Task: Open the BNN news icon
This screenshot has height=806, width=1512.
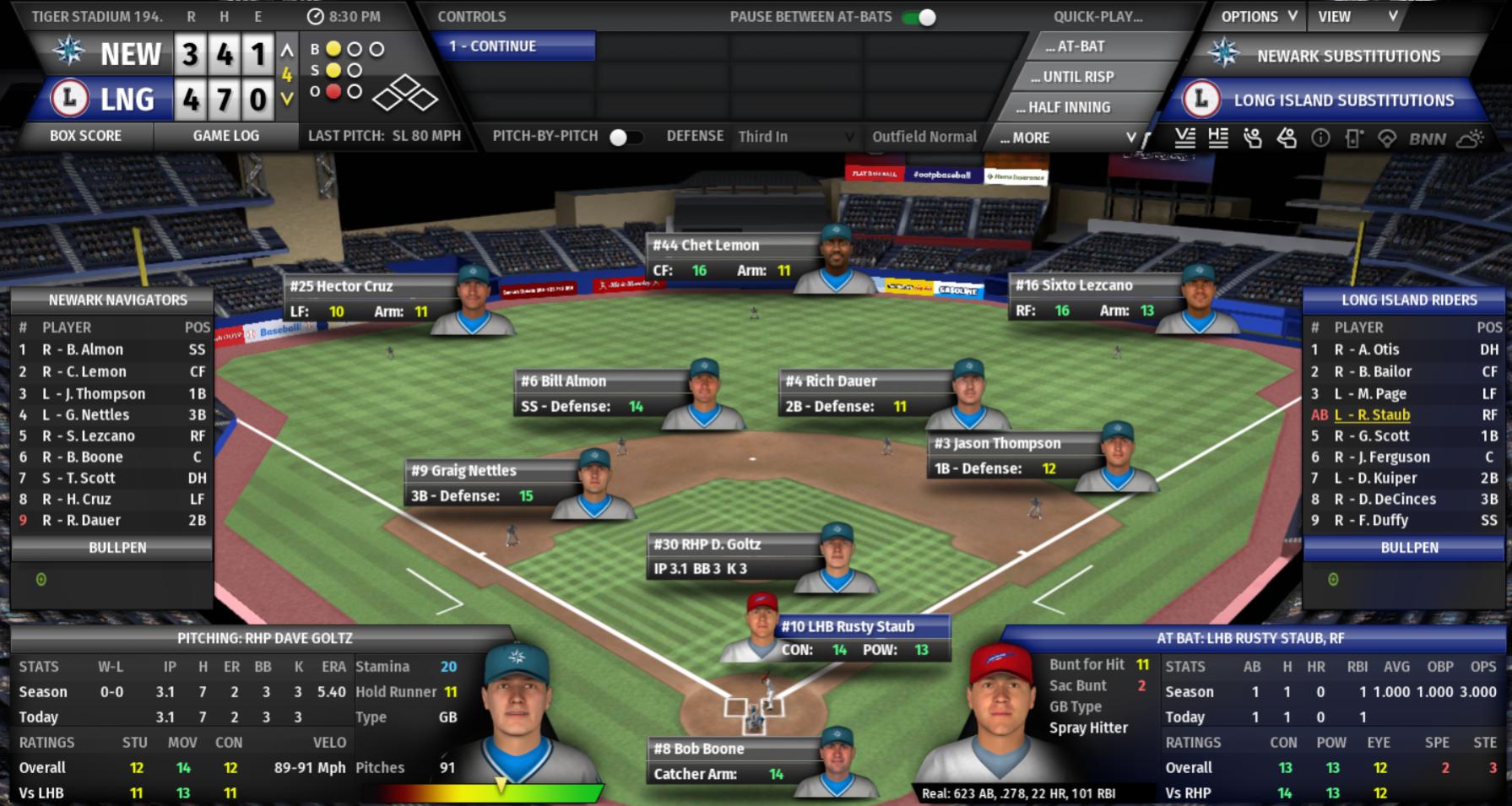Action: 1427,139
